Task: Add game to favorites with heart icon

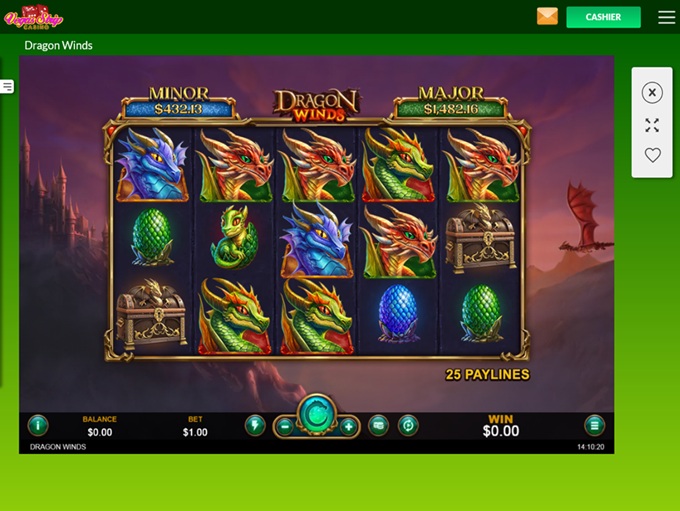Action: 652,155
